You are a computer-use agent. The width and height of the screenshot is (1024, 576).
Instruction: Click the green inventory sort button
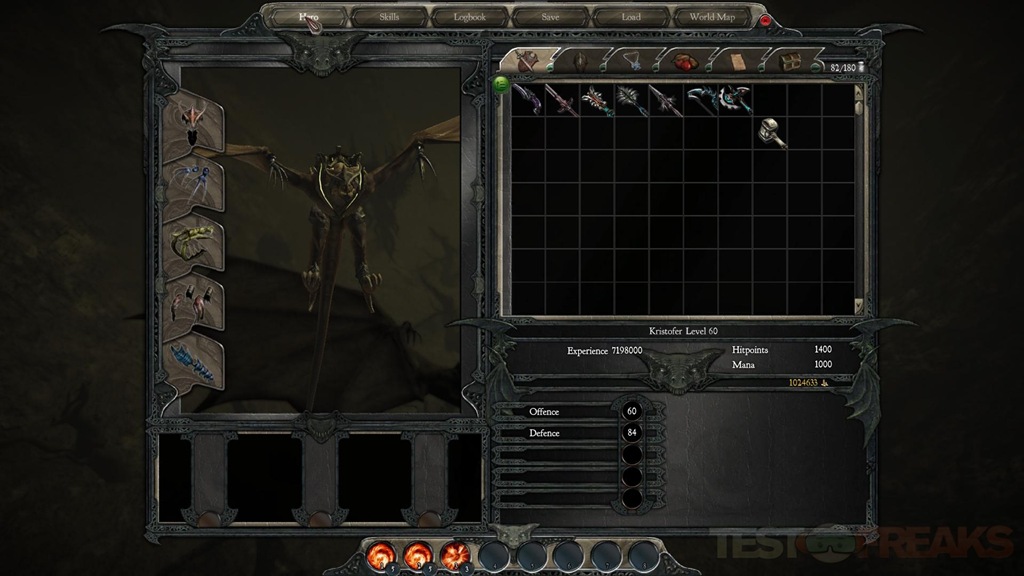coord(501,84)
